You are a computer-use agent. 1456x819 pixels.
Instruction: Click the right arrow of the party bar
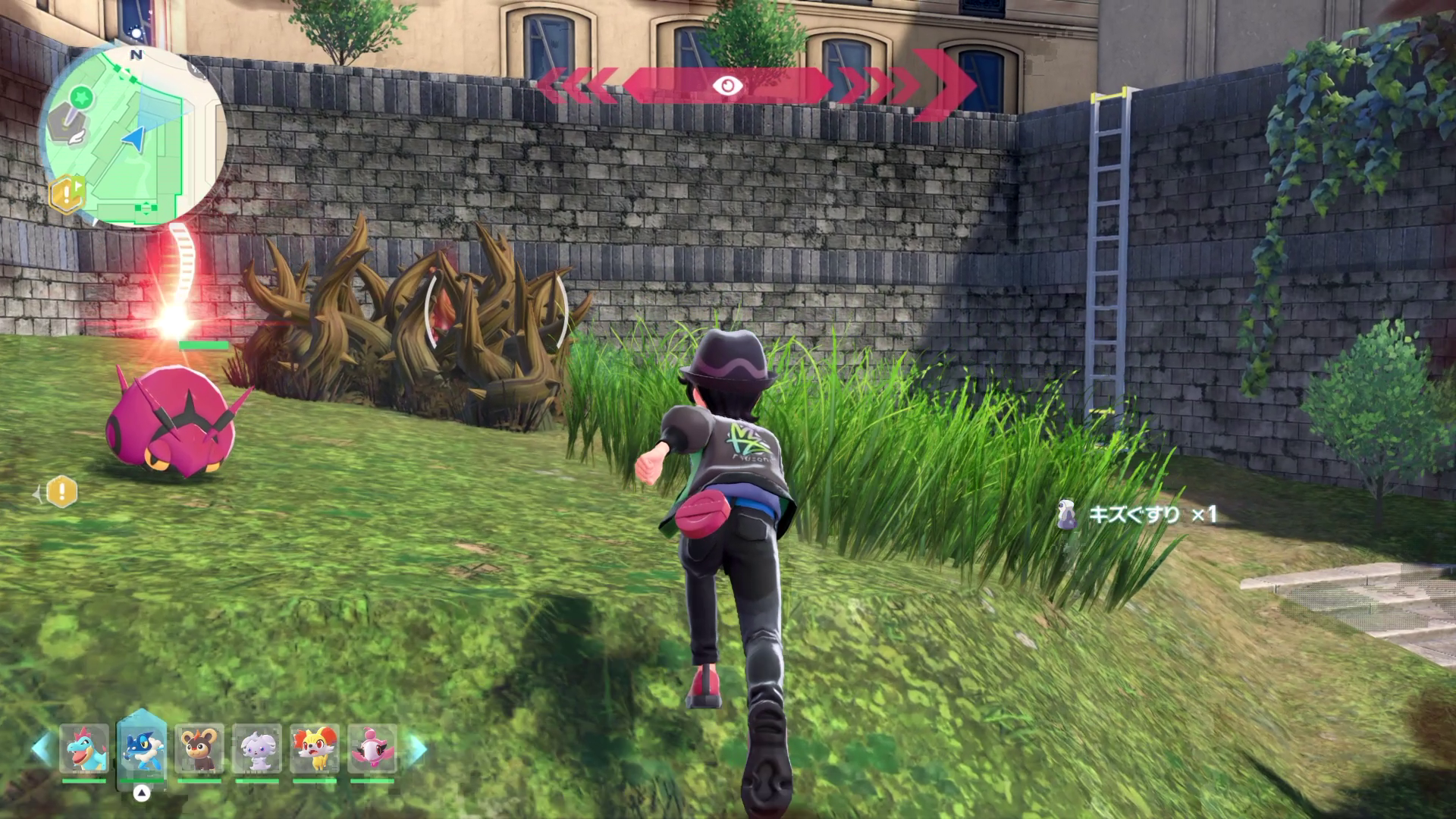[x=416, y=748]
